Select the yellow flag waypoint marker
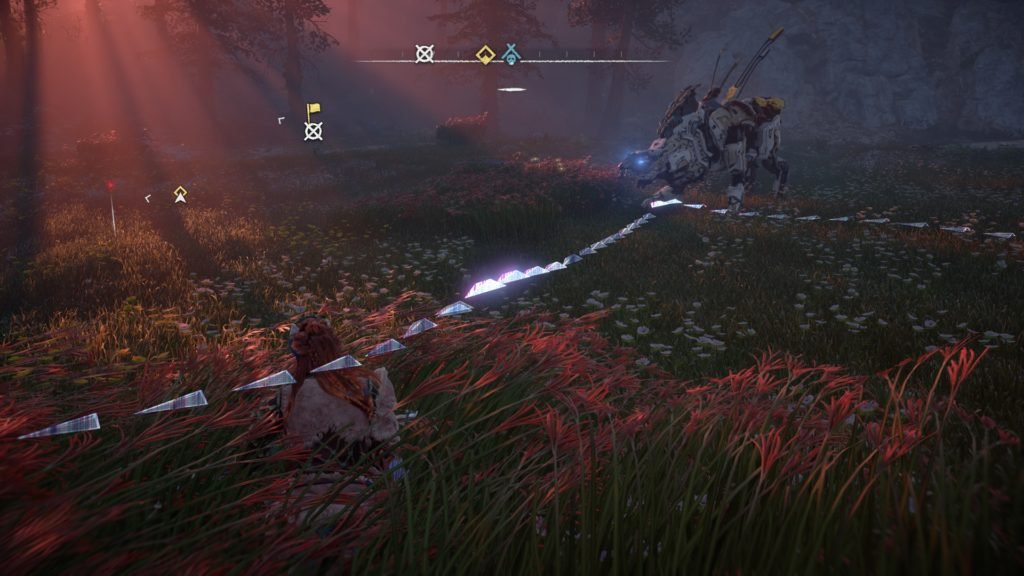 click(x=313, y=110)
